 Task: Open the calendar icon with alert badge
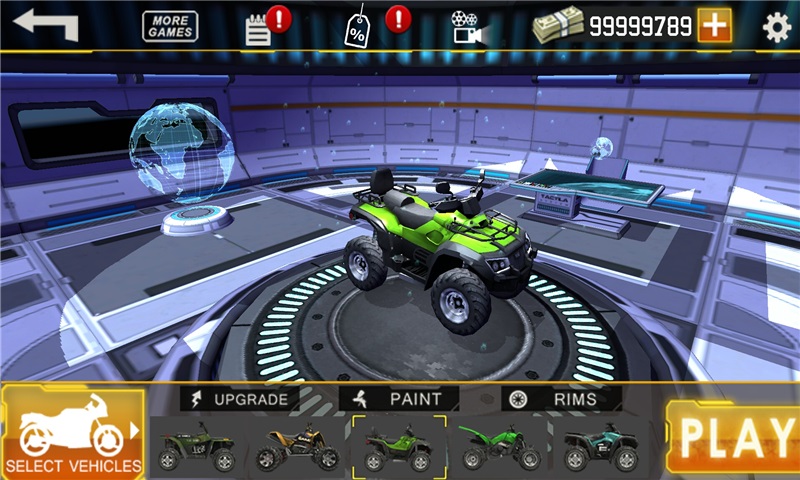[260, 28]
